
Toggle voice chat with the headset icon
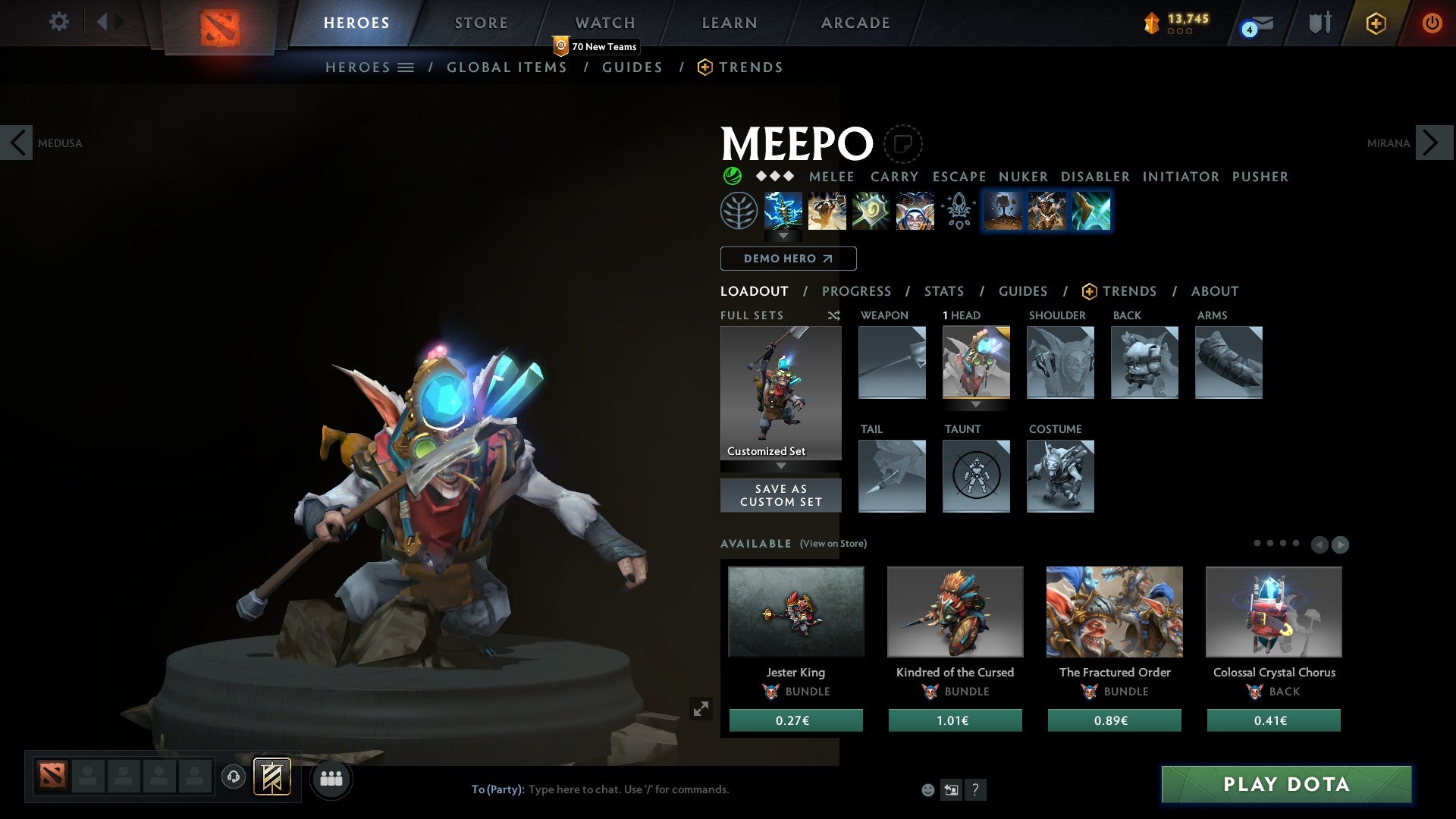pos(233,777)
